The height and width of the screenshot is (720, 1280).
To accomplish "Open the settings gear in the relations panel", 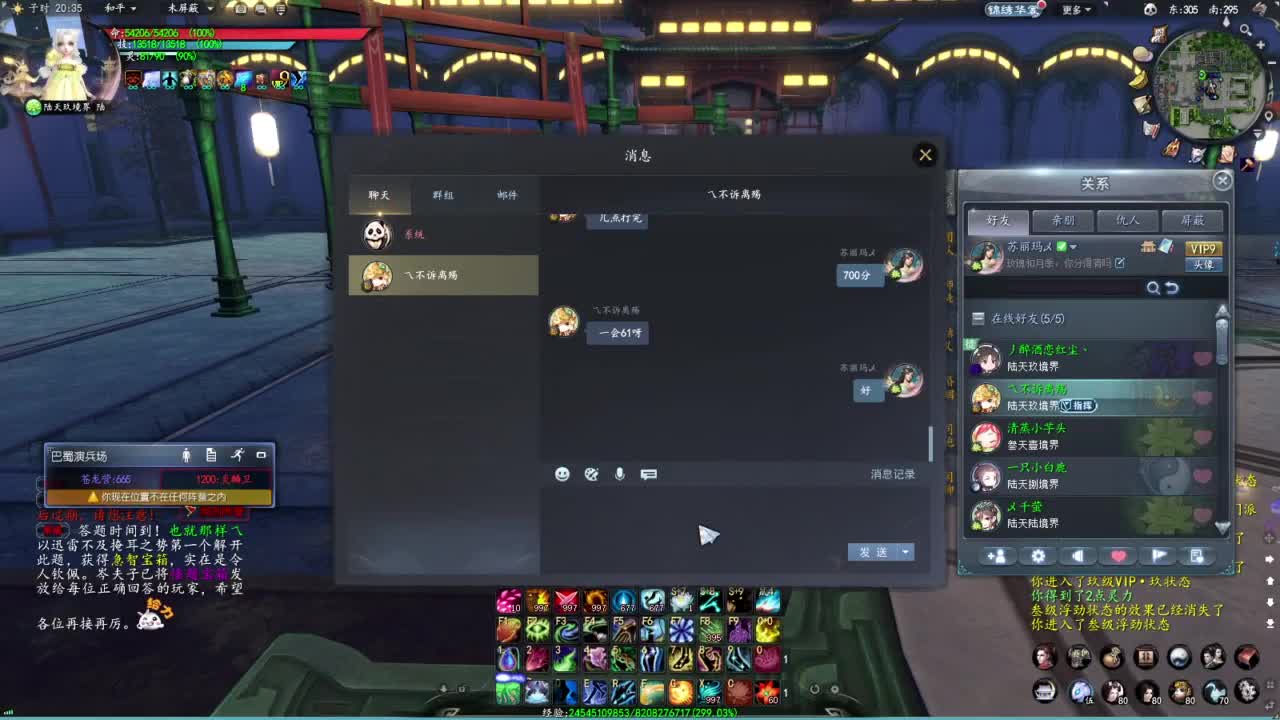I will click(1037, 555).
